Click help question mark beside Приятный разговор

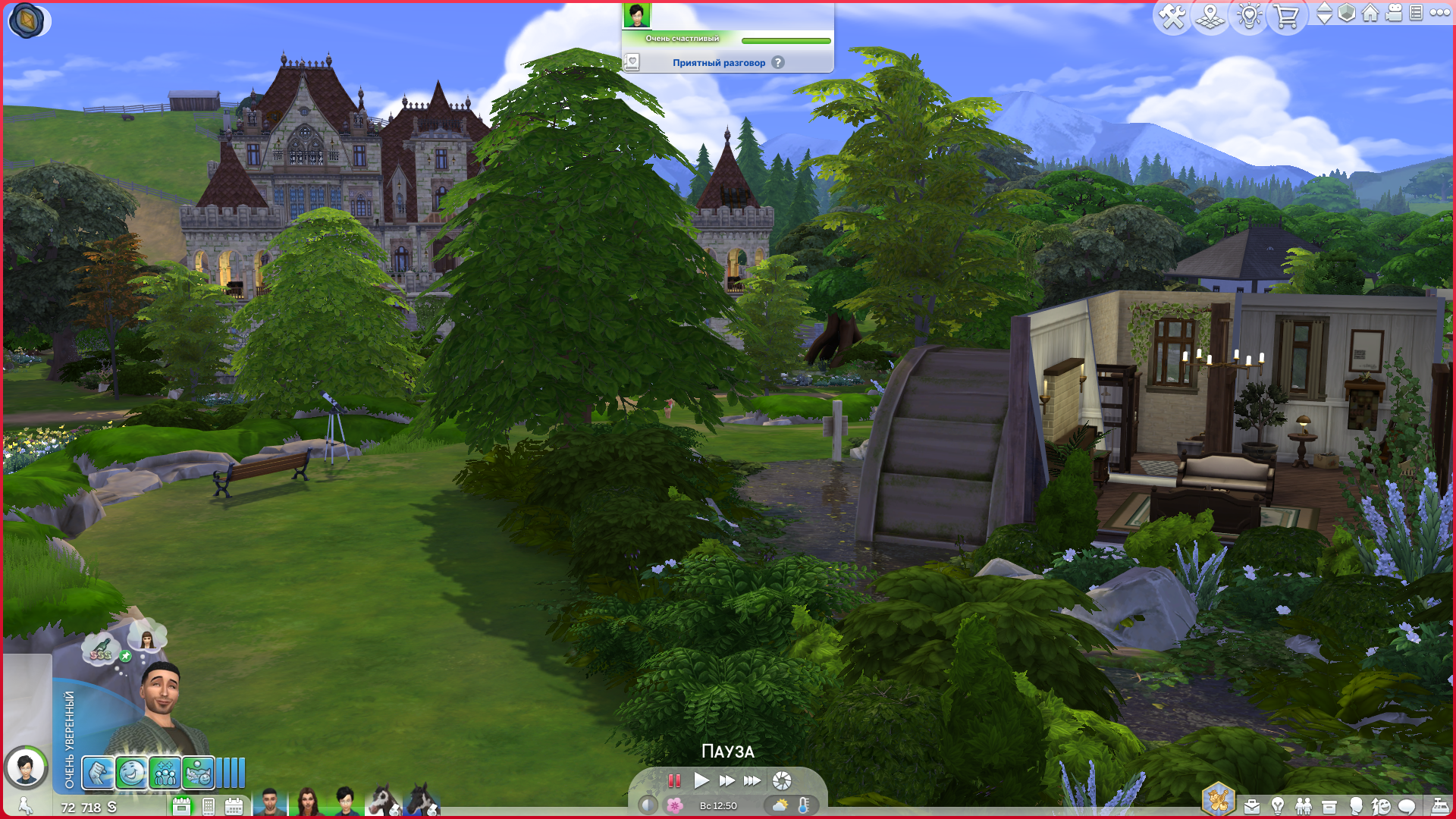[777, 63]
